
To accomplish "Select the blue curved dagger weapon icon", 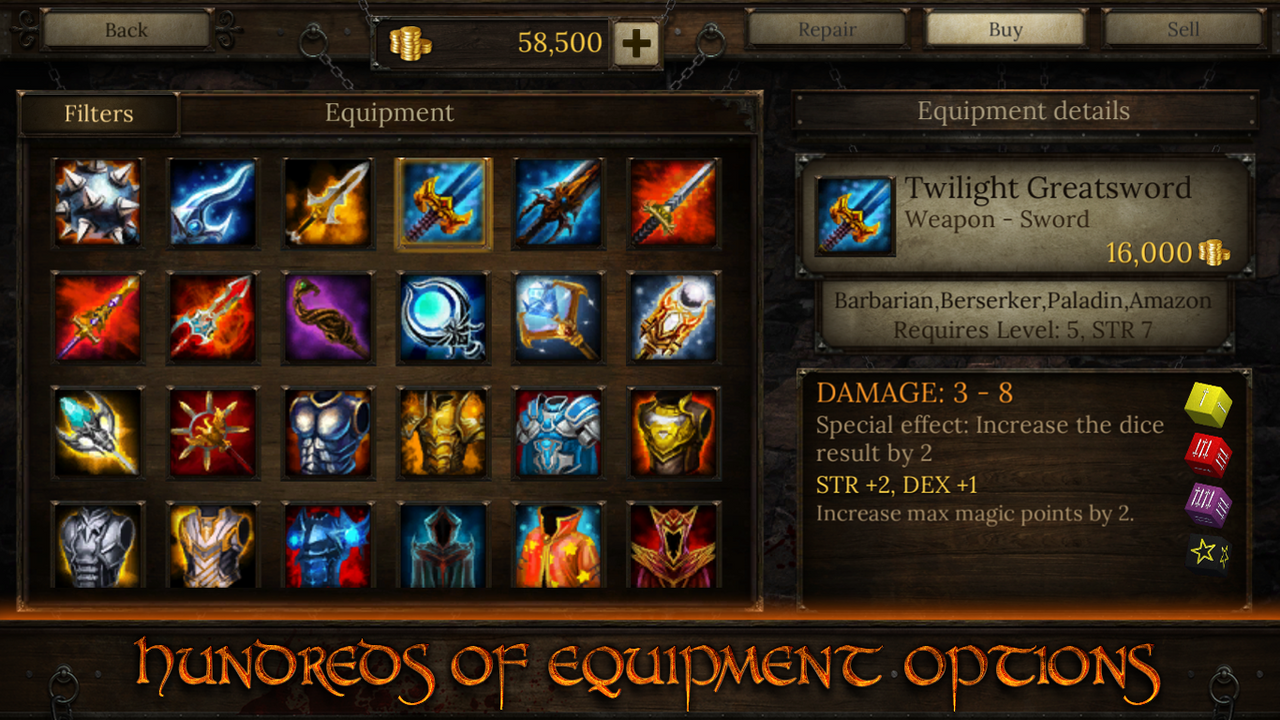I will coord(213,204).
